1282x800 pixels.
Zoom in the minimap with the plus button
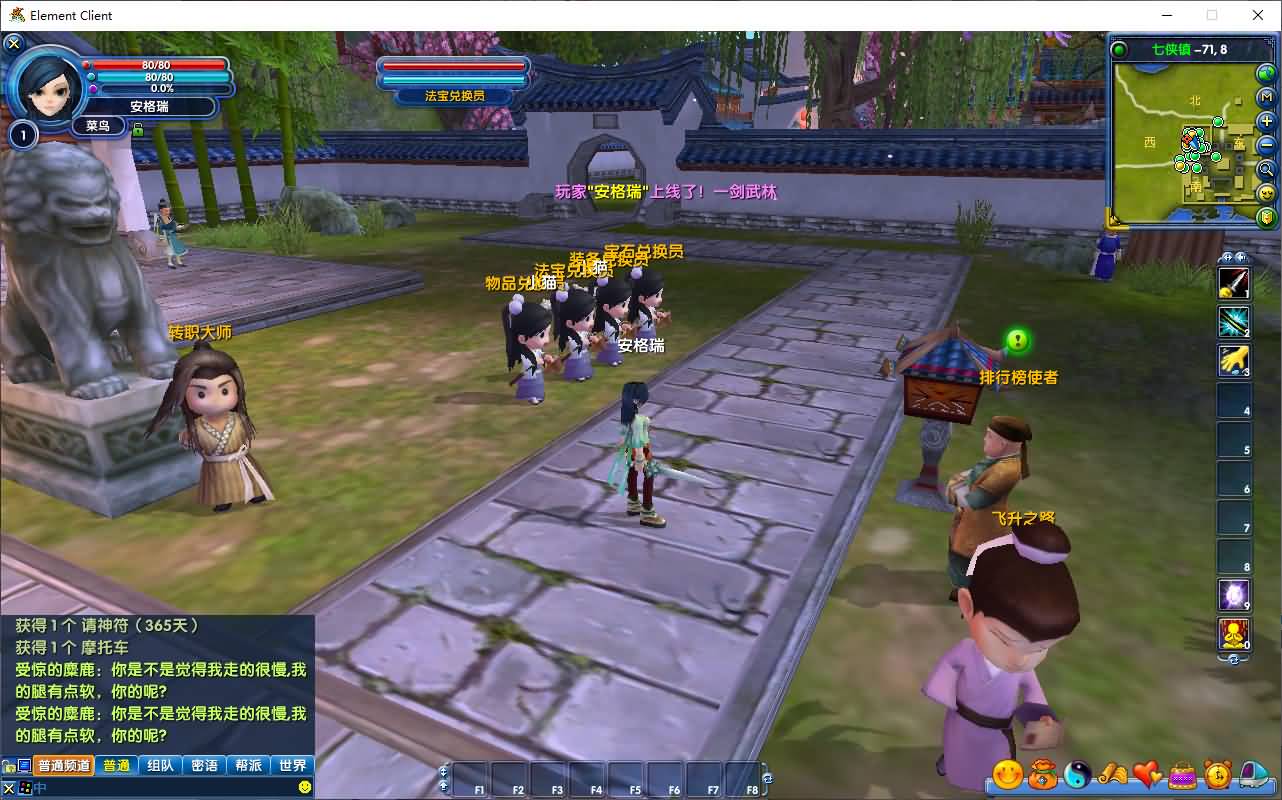pyautogui.click(x=1266, y=121)
